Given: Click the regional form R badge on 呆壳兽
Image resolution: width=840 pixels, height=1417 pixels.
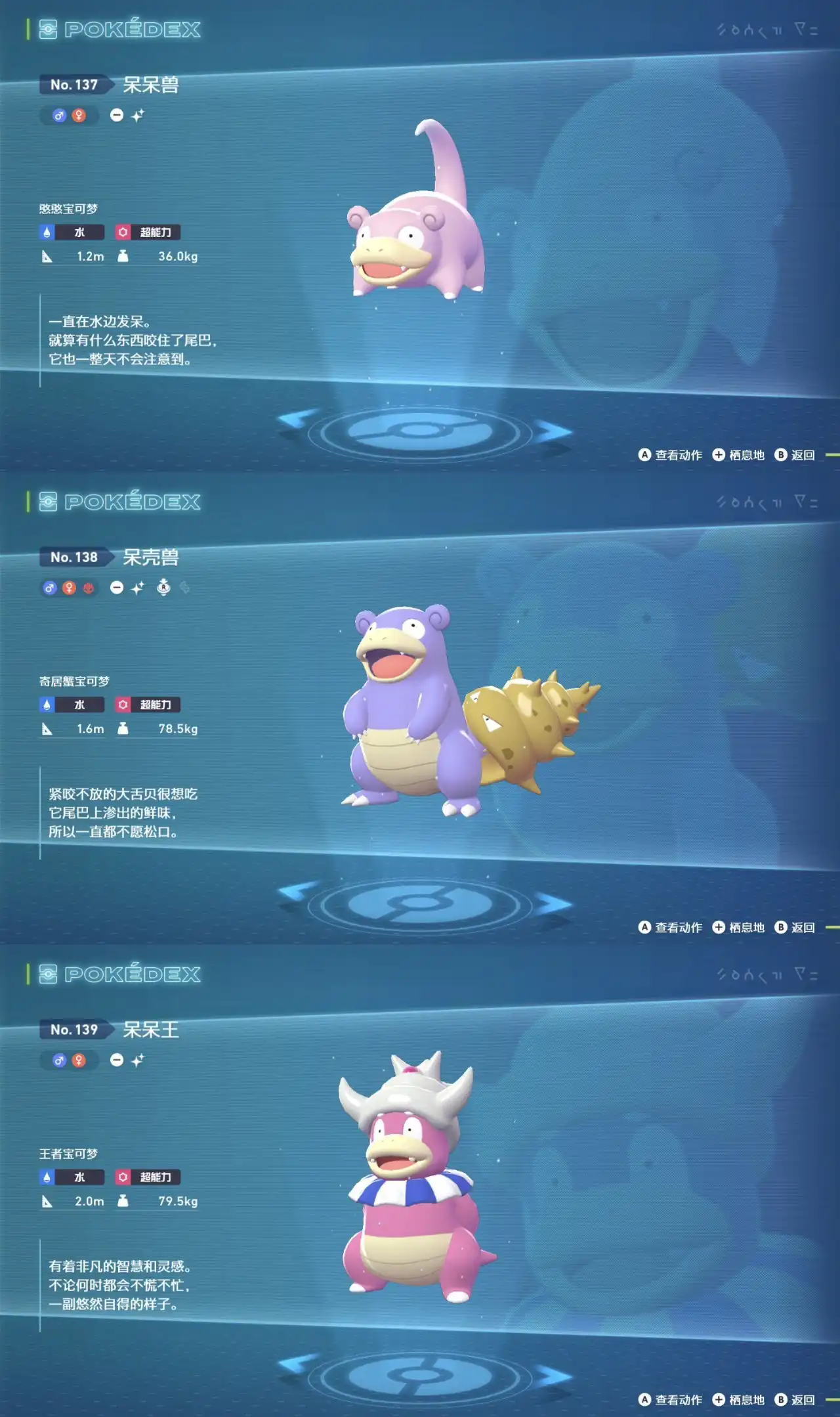Looking at the screenshot, I should click(x=163, y=588).
